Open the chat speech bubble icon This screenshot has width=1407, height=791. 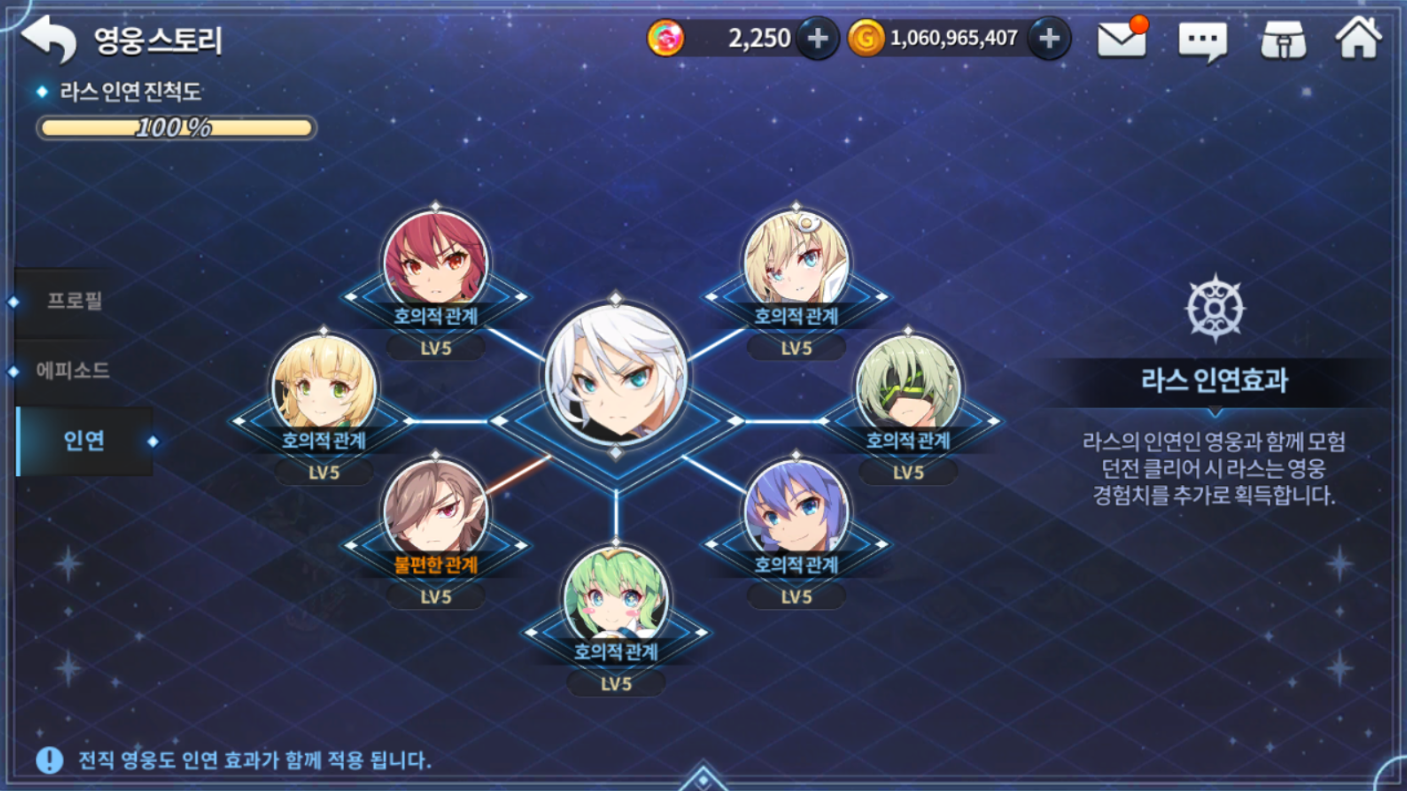pos(1202,40)
